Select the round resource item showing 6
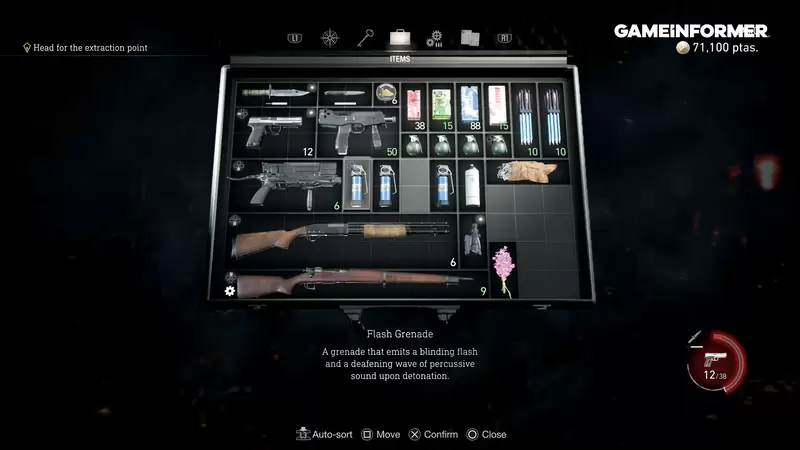This screenshot has height=450, width=800. click(x=386, y=94)
